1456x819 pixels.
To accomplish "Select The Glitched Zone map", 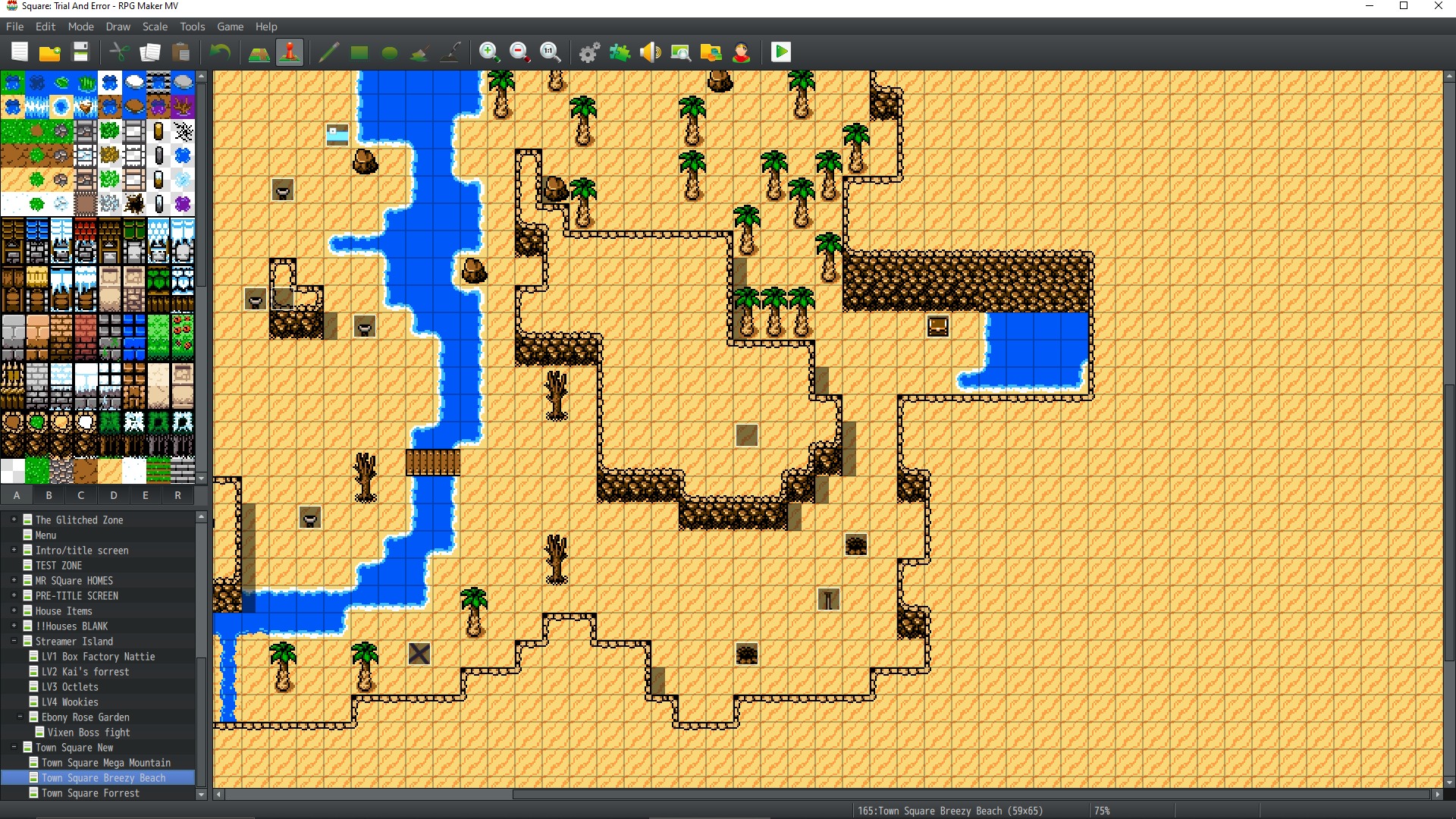I will (x=79, y=520).
